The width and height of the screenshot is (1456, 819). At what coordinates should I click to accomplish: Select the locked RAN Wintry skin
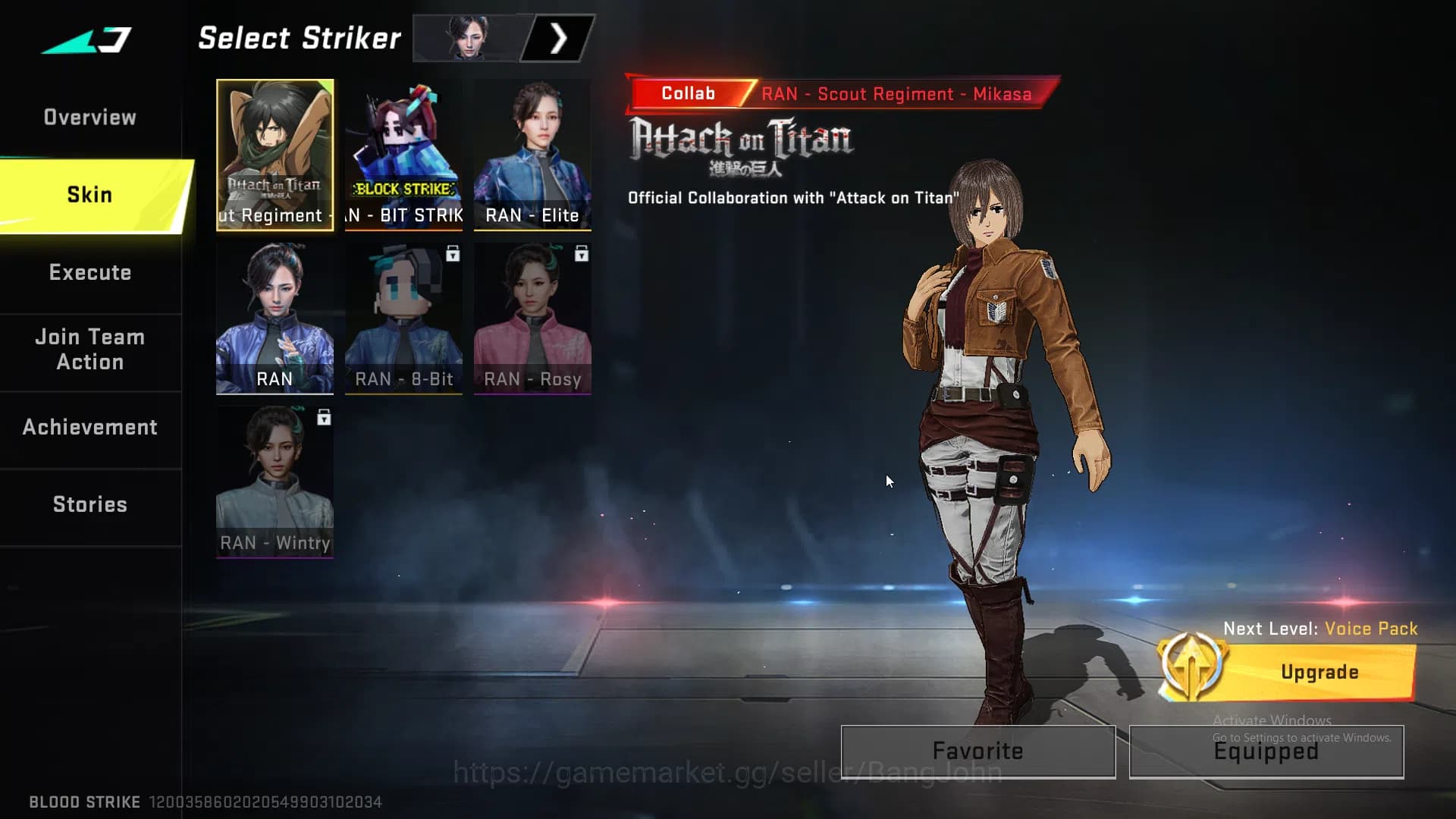pyautogui.click(x=275, y=482)
